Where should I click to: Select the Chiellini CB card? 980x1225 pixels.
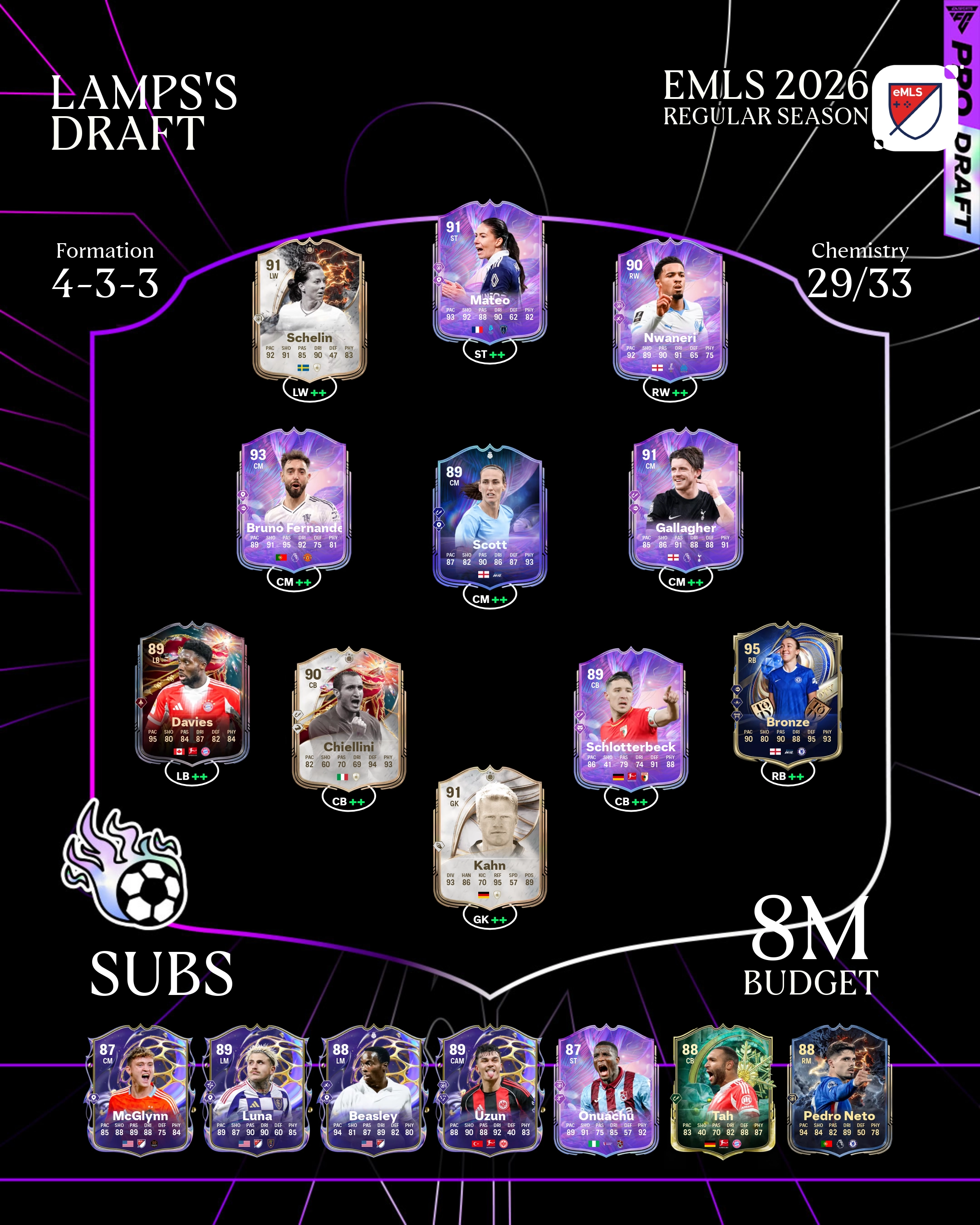tap(349, 719)
